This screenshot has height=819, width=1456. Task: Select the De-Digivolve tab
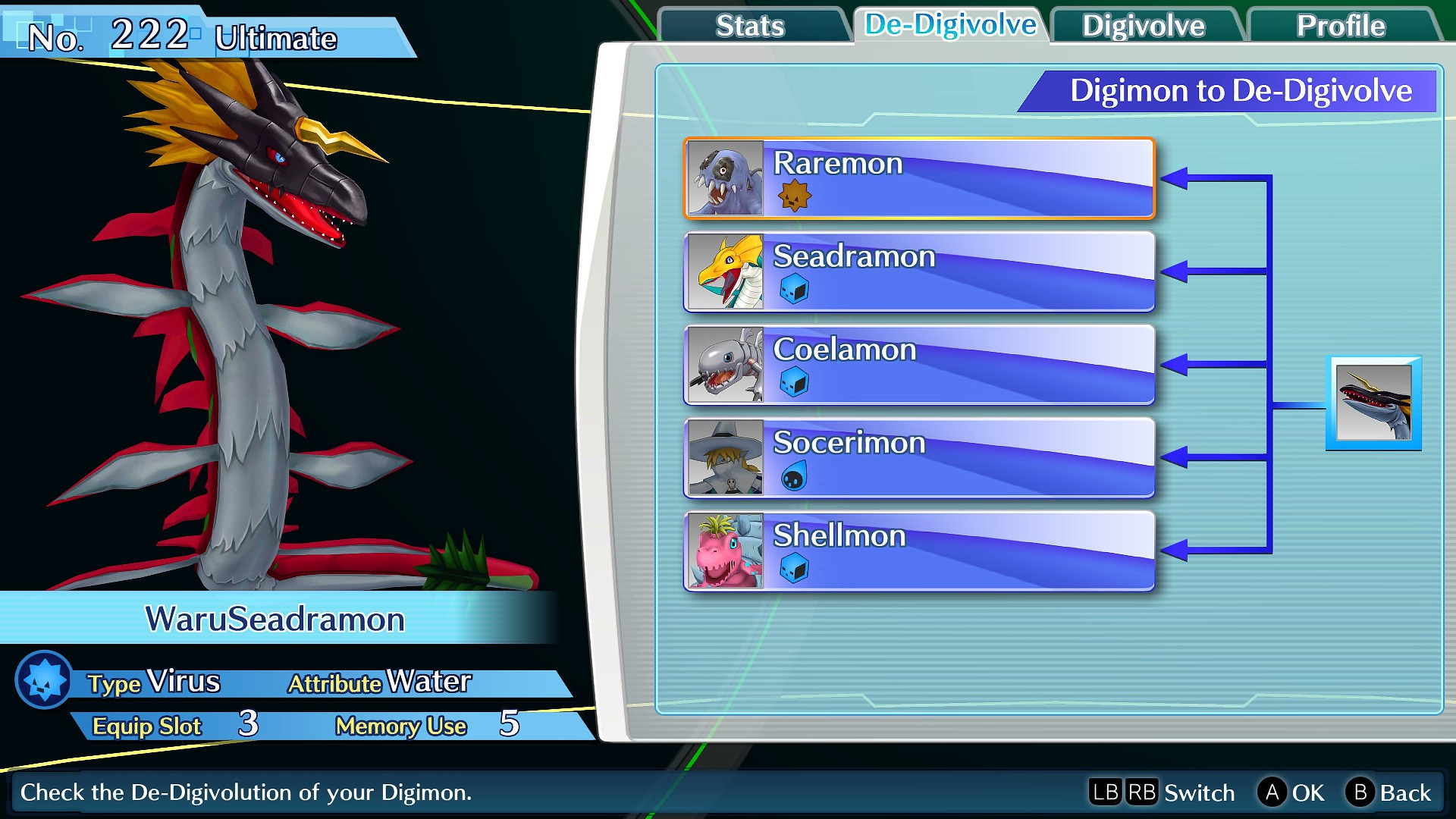pos(950,25)
